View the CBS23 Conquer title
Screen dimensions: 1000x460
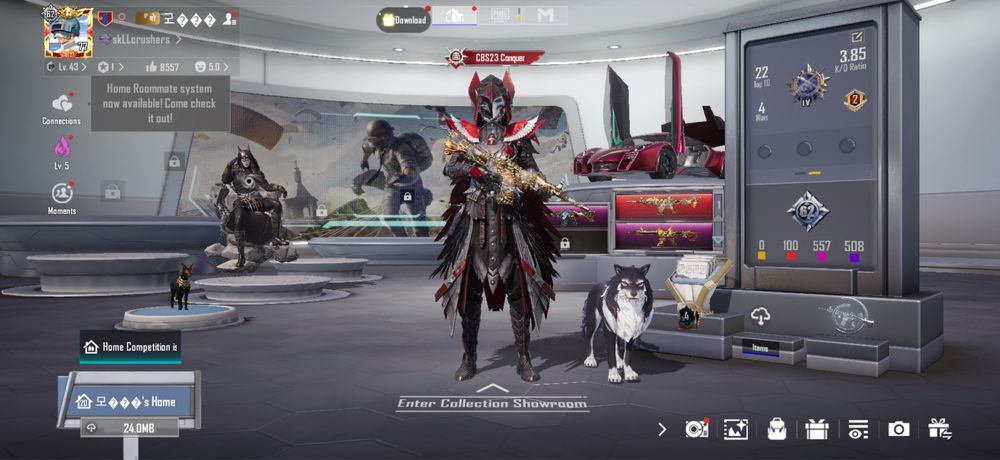tap(495, 57)
